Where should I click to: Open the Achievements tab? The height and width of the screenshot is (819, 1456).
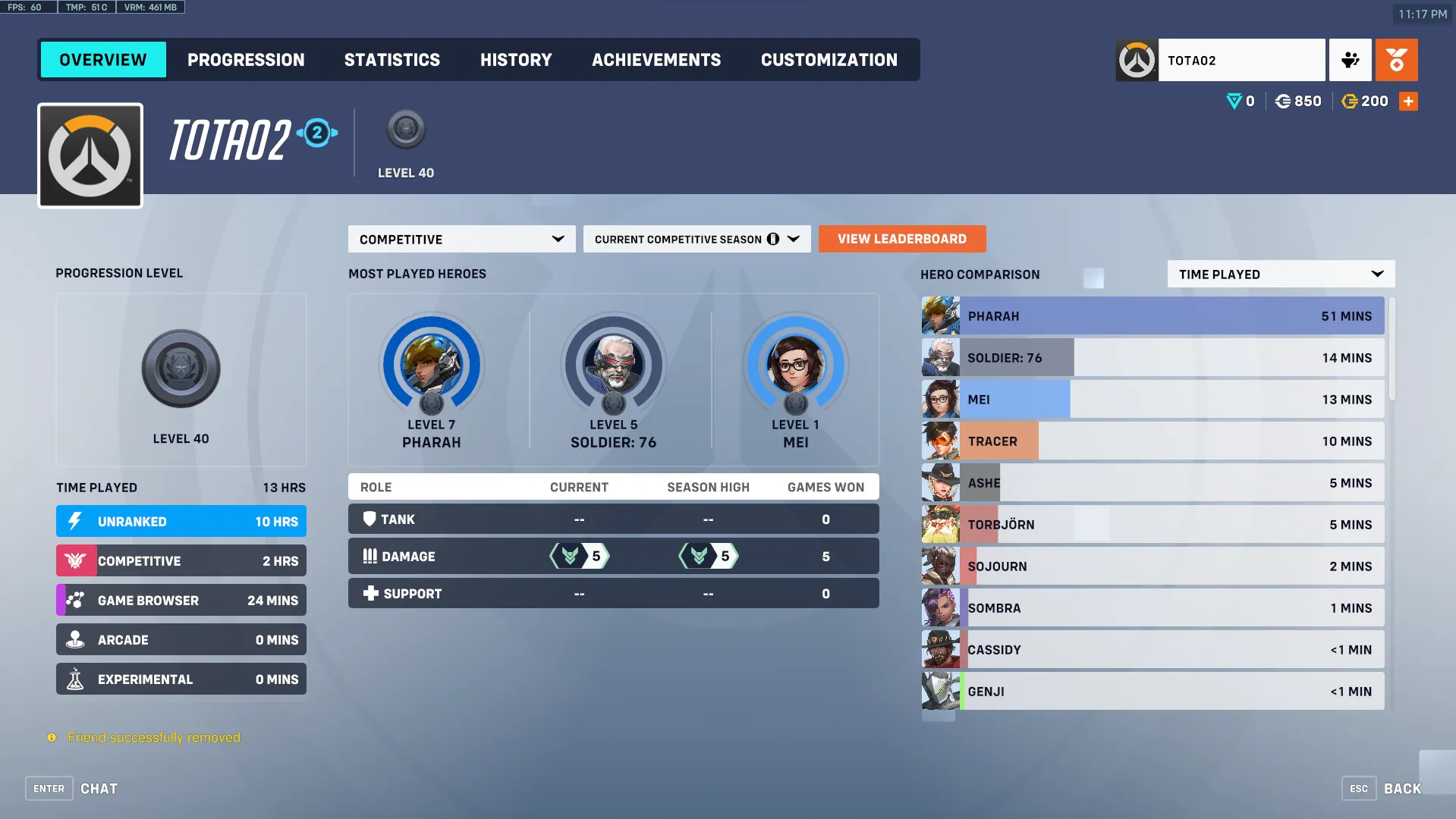pyautogui.click(x=656, y=59)
